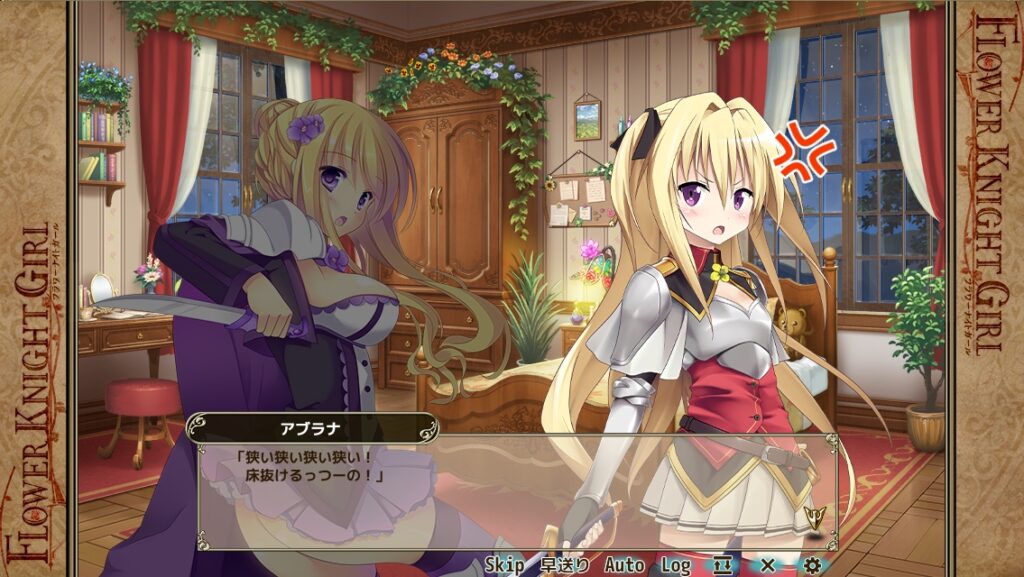Click the X icon in the bottom bar

click(x=768, y=565)
